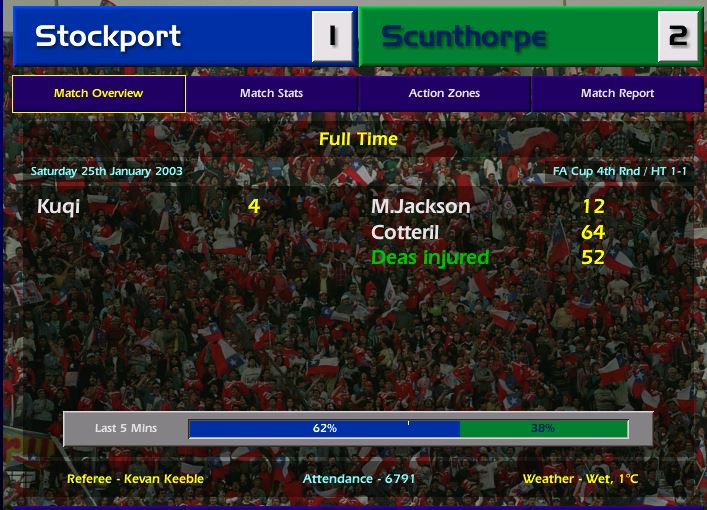The width and height of the screenshot is (707, 510).
Task: Open the Deas injured entry
Action: 430,258
